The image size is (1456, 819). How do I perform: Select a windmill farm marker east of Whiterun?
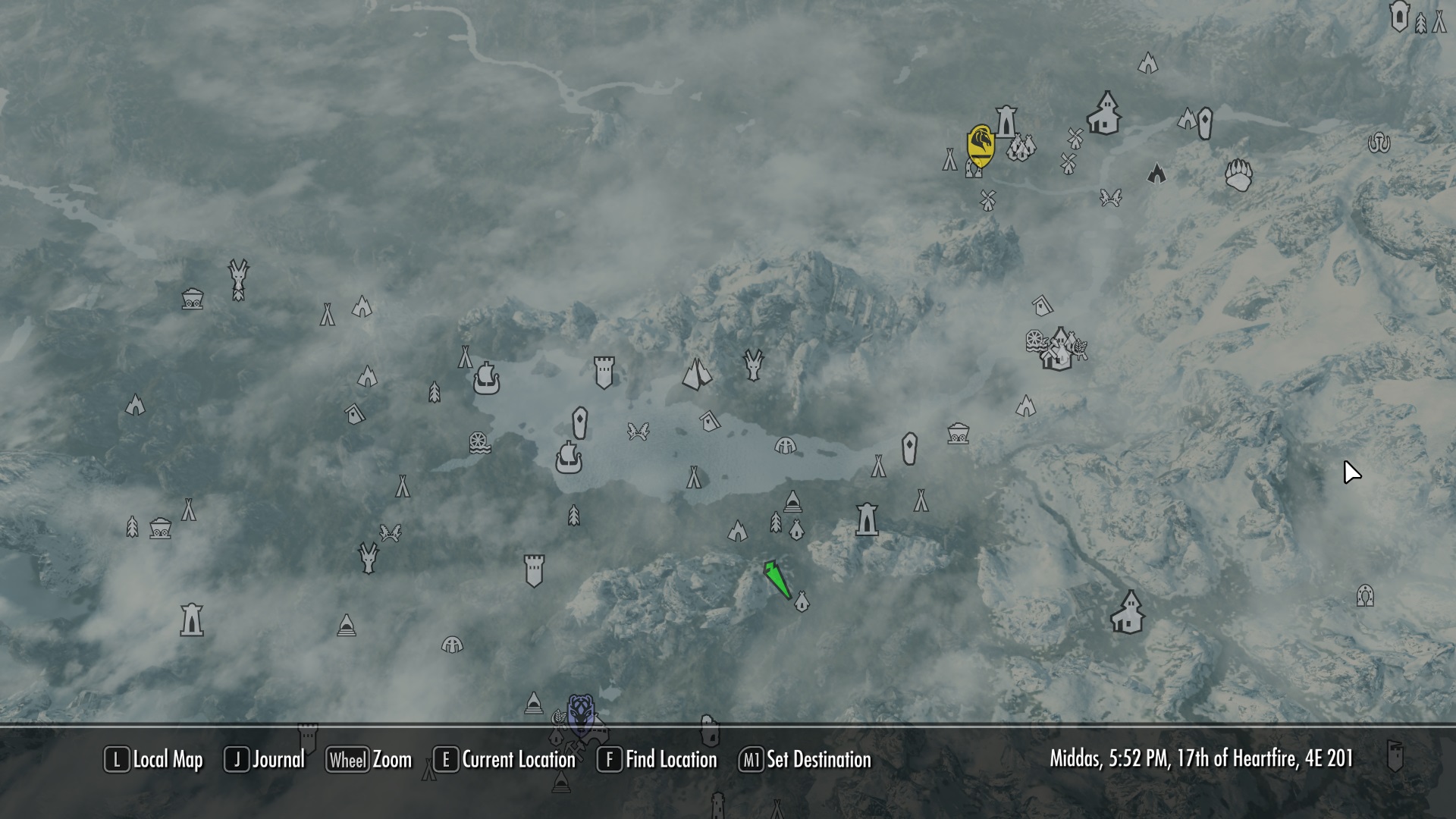coord(1074,137)
